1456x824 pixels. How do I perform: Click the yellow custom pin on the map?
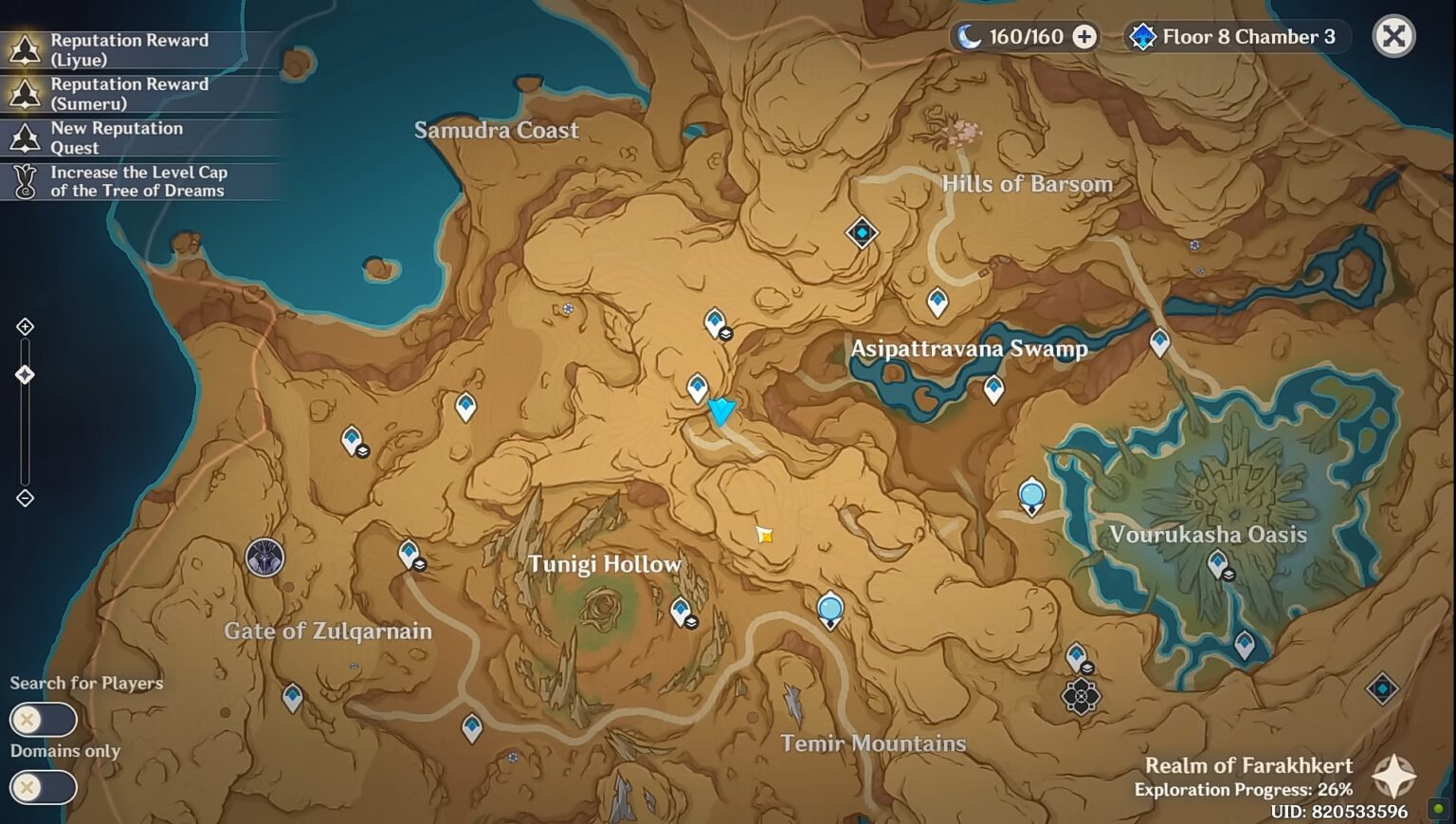(764, 535)
